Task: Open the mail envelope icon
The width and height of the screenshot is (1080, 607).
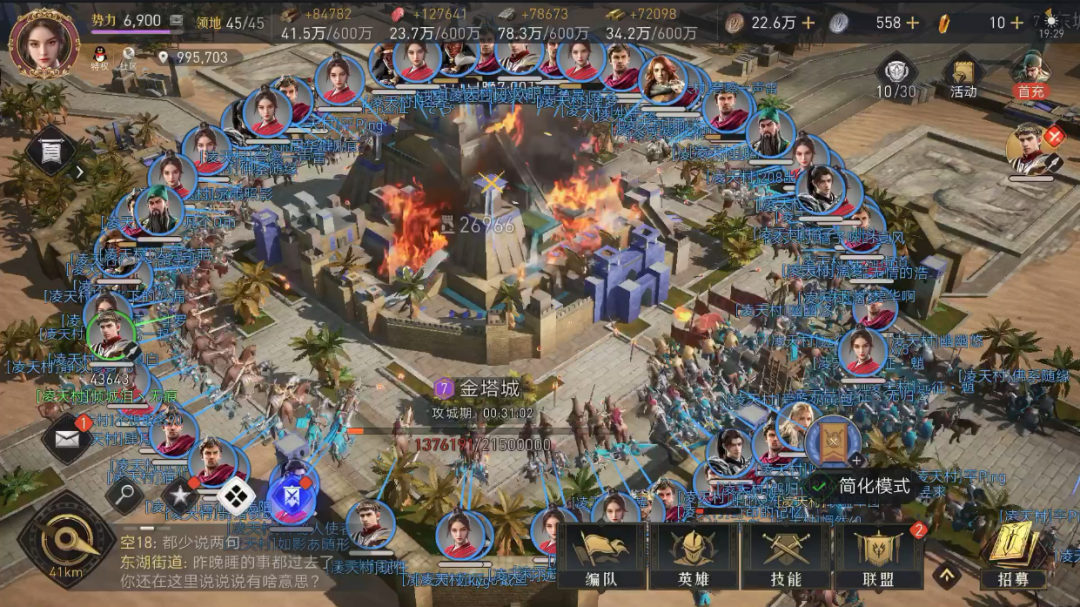Action: point(67,442)
